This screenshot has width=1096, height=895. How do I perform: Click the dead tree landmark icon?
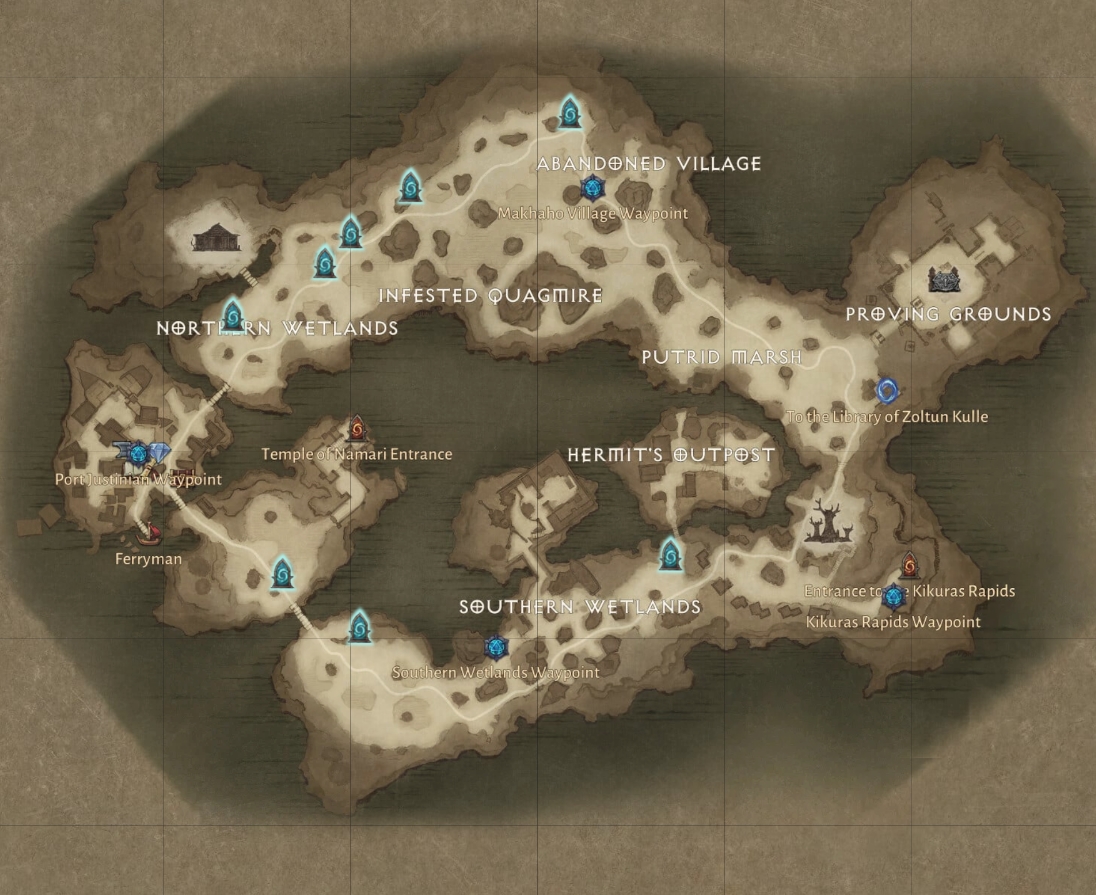(828, 522)
